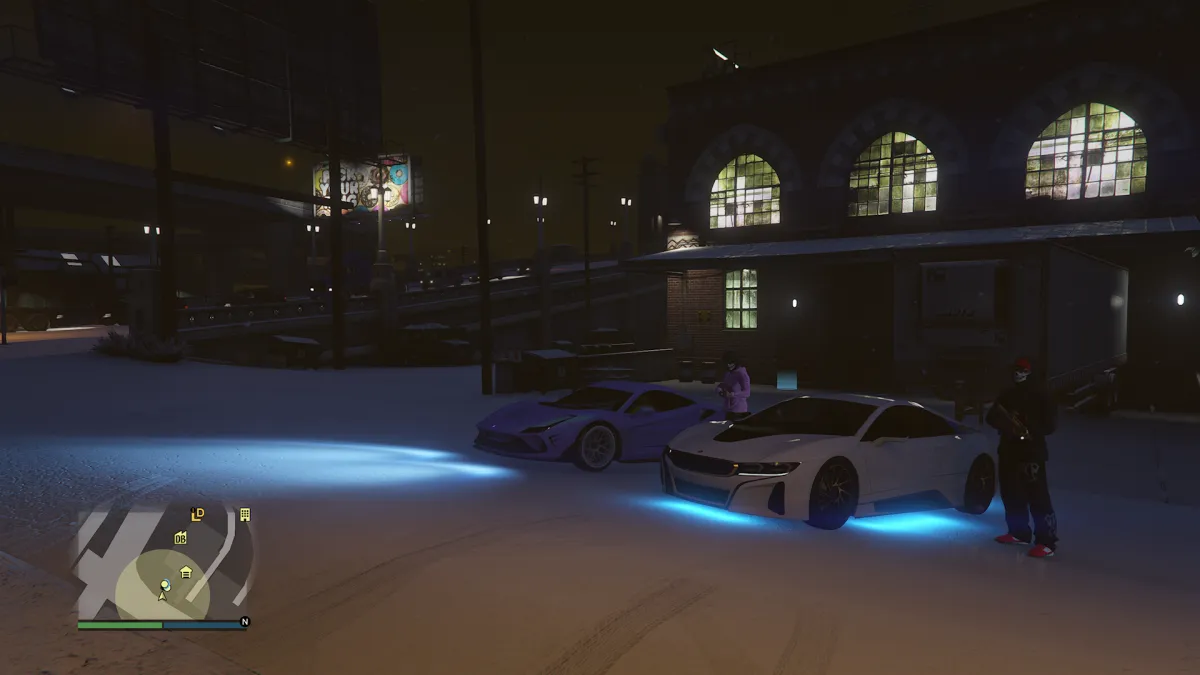Click the DB factory marker on minimap

[x=180, y=538]
